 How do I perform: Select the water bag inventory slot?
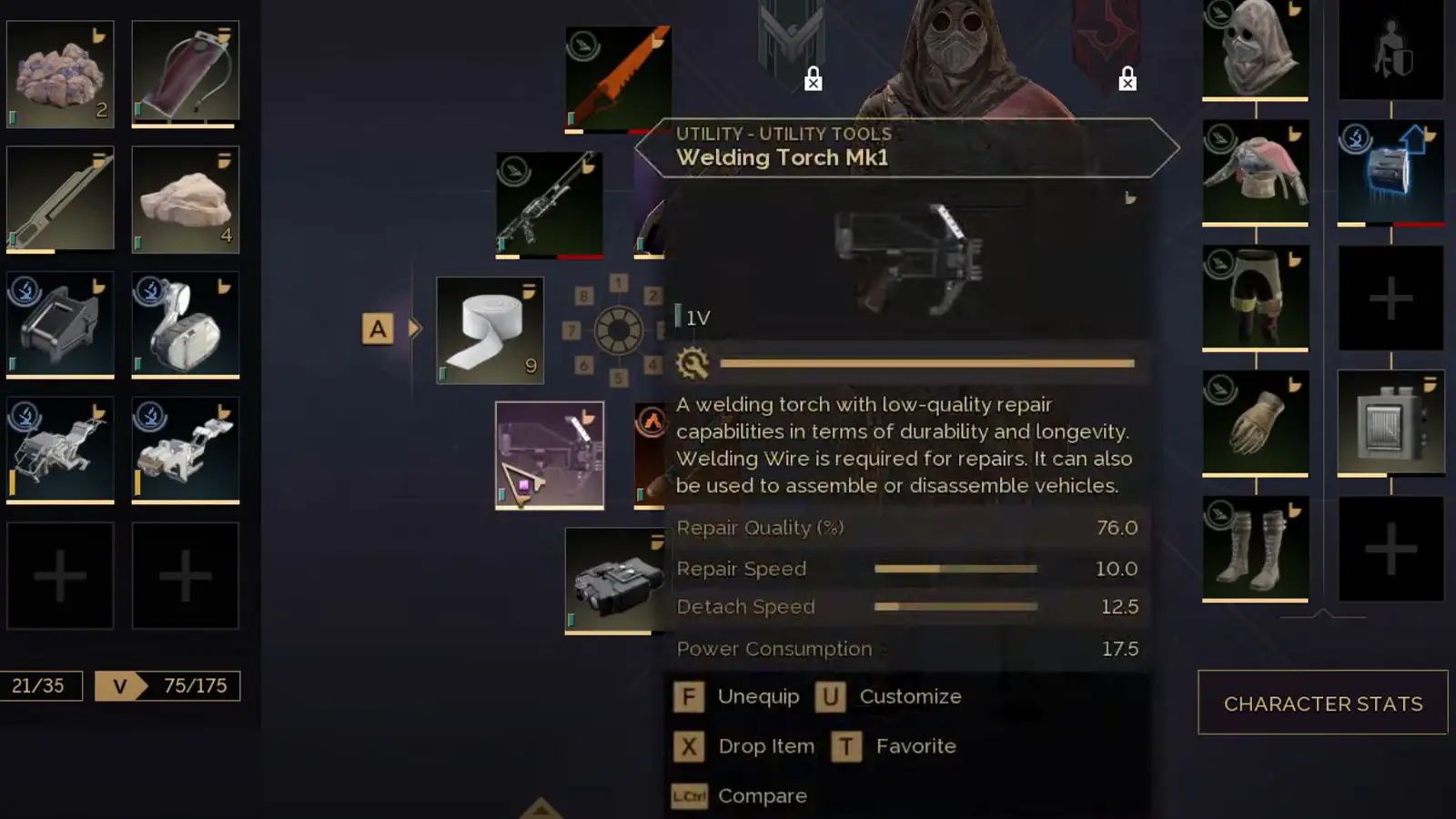(186, 74)
